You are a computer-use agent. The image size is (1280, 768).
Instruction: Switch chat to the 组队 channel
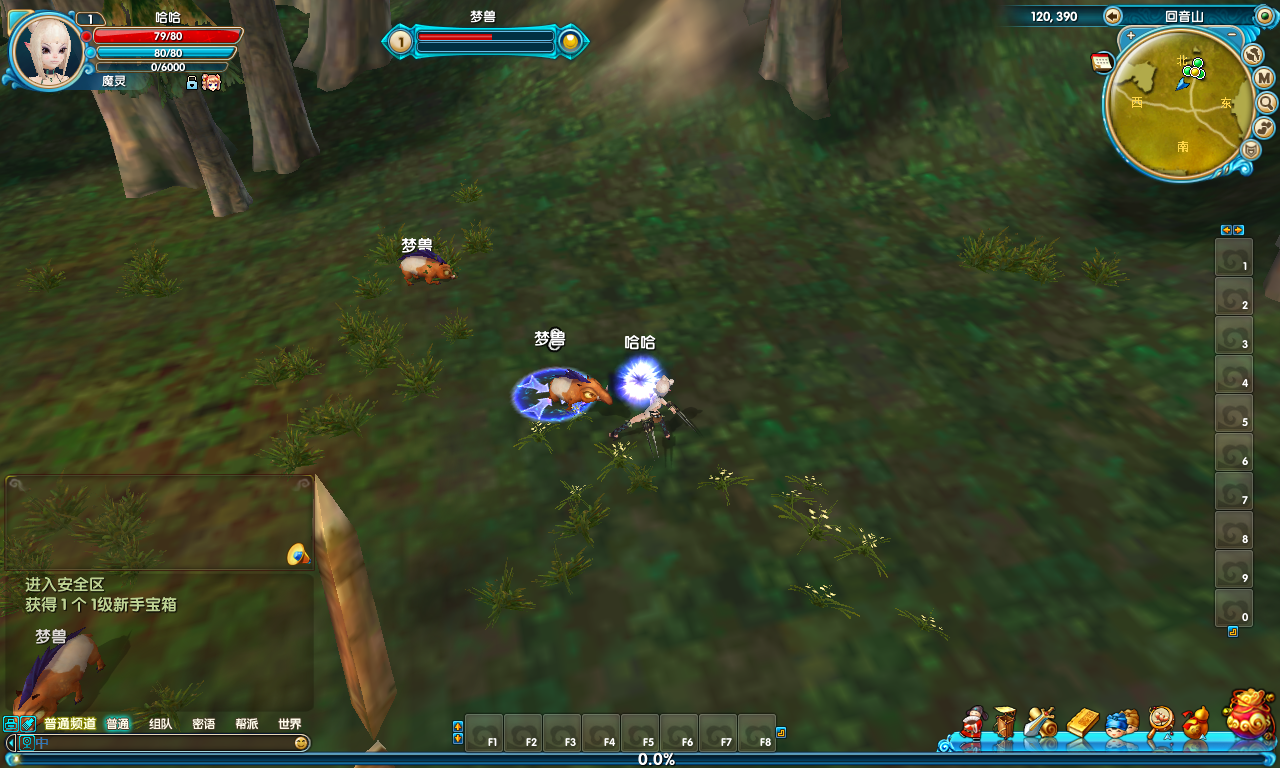pos(160,724)
